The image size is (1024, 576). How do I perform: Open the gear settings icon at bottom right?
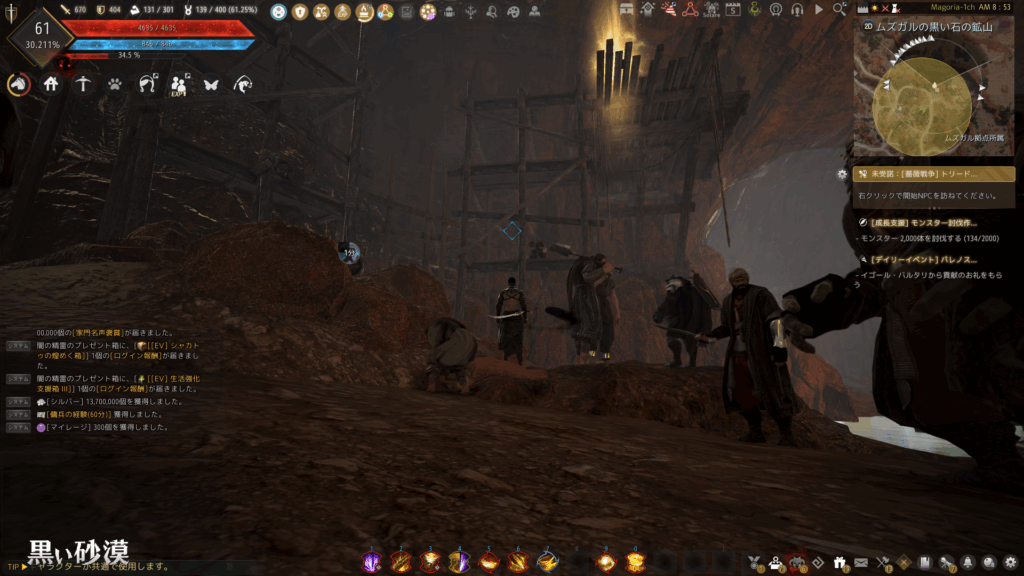(1011, 562)
